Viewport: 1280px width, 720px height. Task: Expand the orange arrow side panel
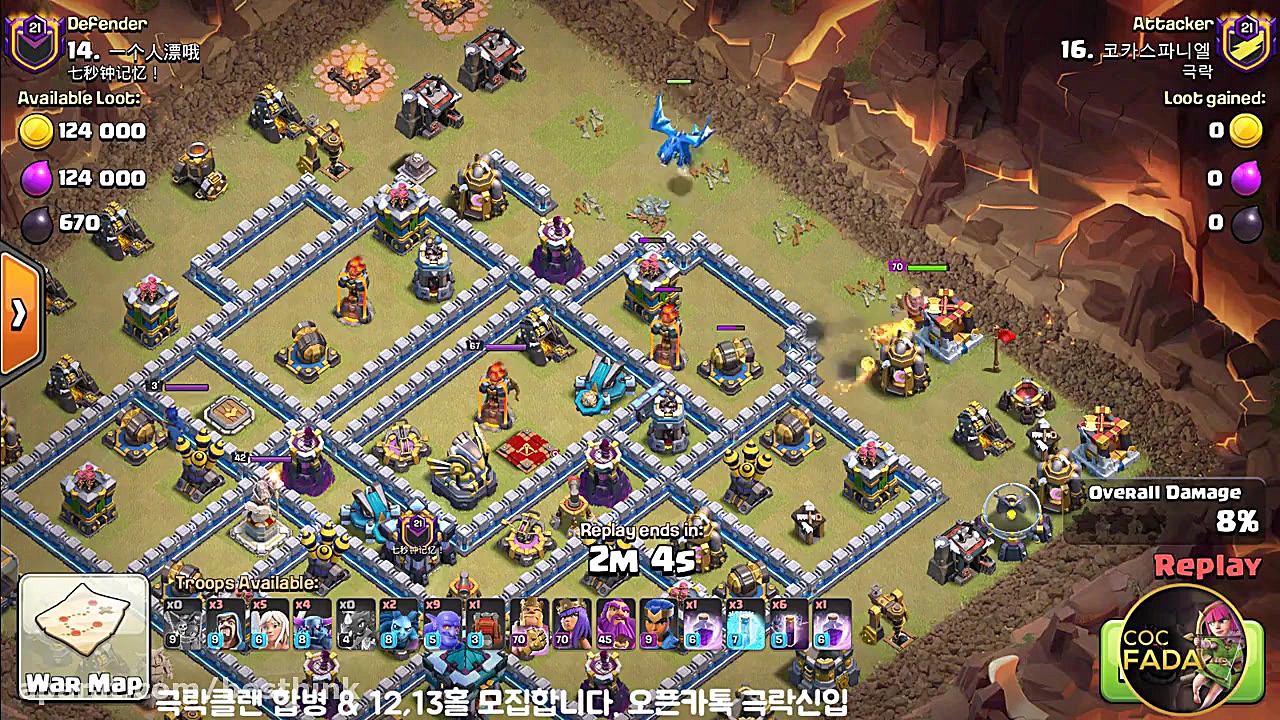19,315
